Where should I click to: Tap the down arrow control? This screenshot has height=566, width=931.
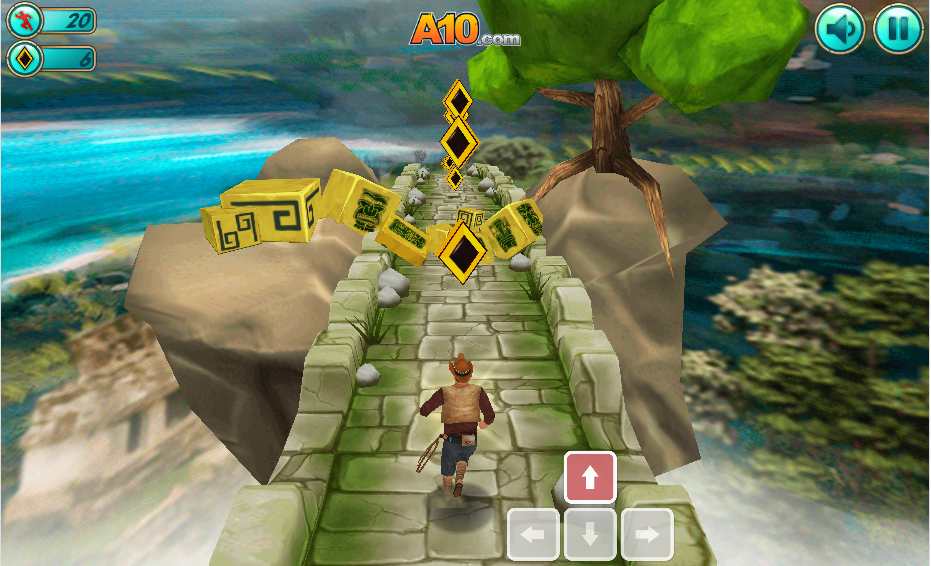click(x=590, y=535)
